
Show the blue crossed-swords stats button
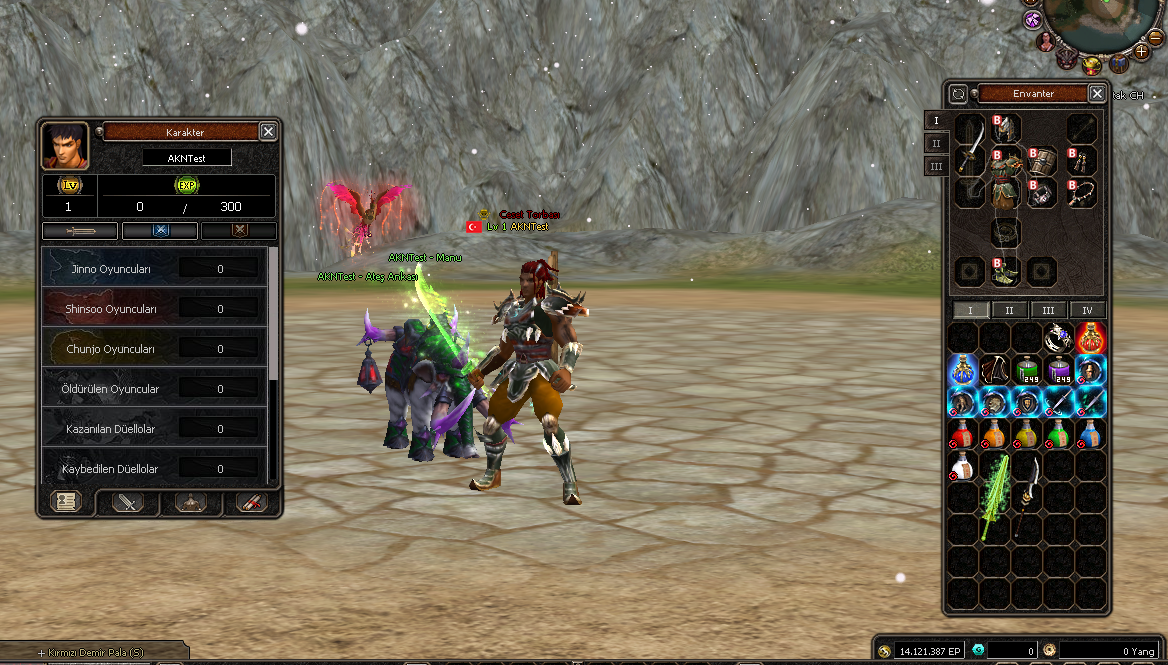pos(160,231)
